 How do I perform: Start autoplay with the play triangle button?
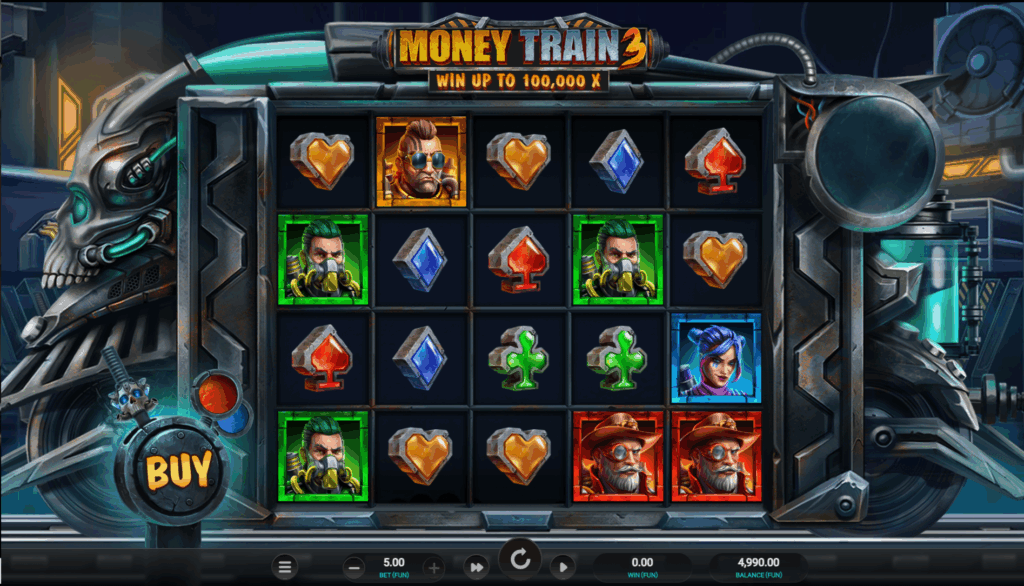(563, 567)
